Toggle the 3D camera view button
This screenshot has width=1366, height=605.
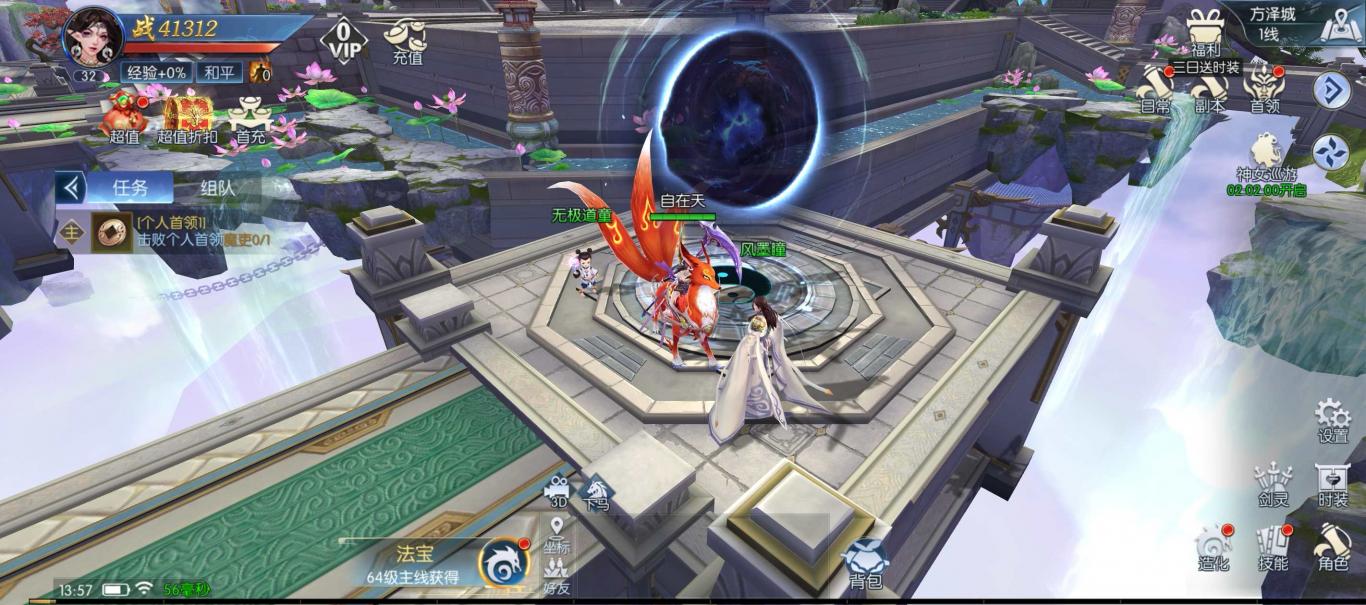[557, 490]
